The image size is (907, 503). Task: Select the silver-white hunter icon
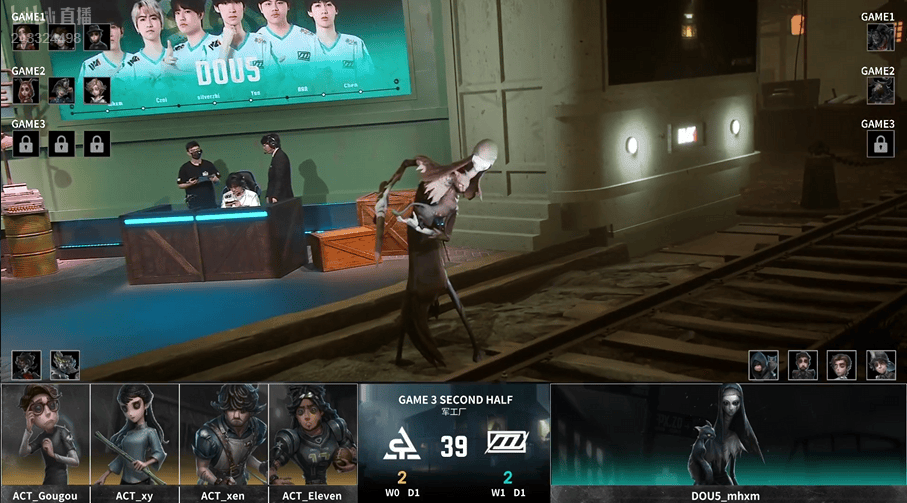tap(65, 364)
